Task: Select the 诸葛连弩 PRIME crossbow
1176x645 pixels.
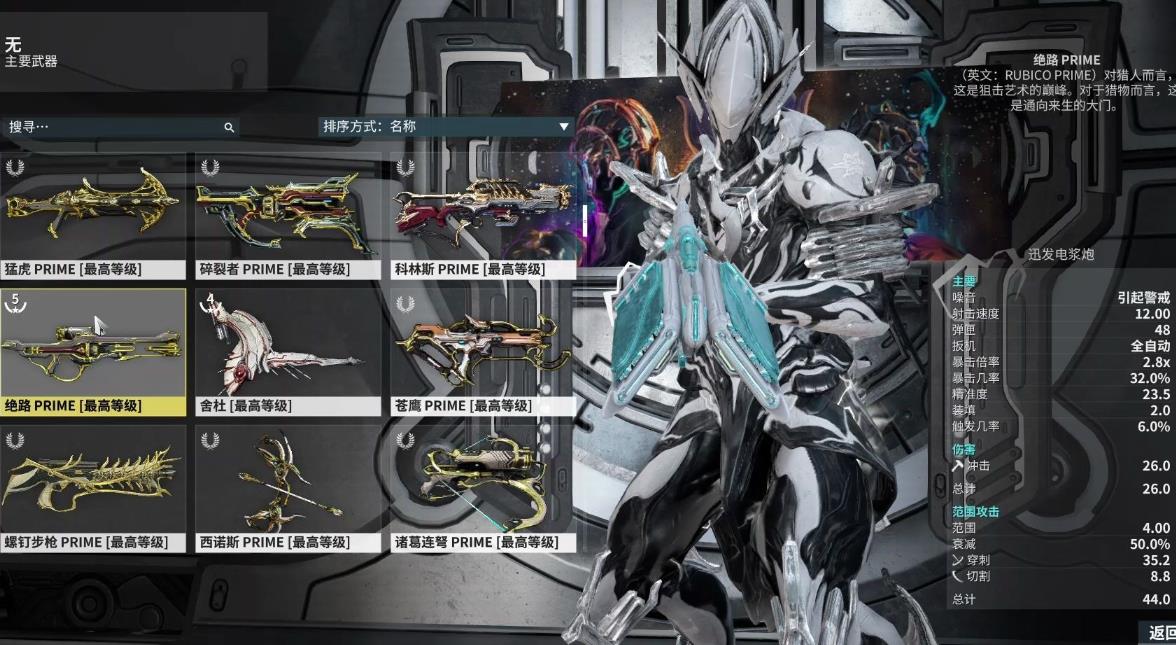Action: pyautogui.click(x=482, y=488)
